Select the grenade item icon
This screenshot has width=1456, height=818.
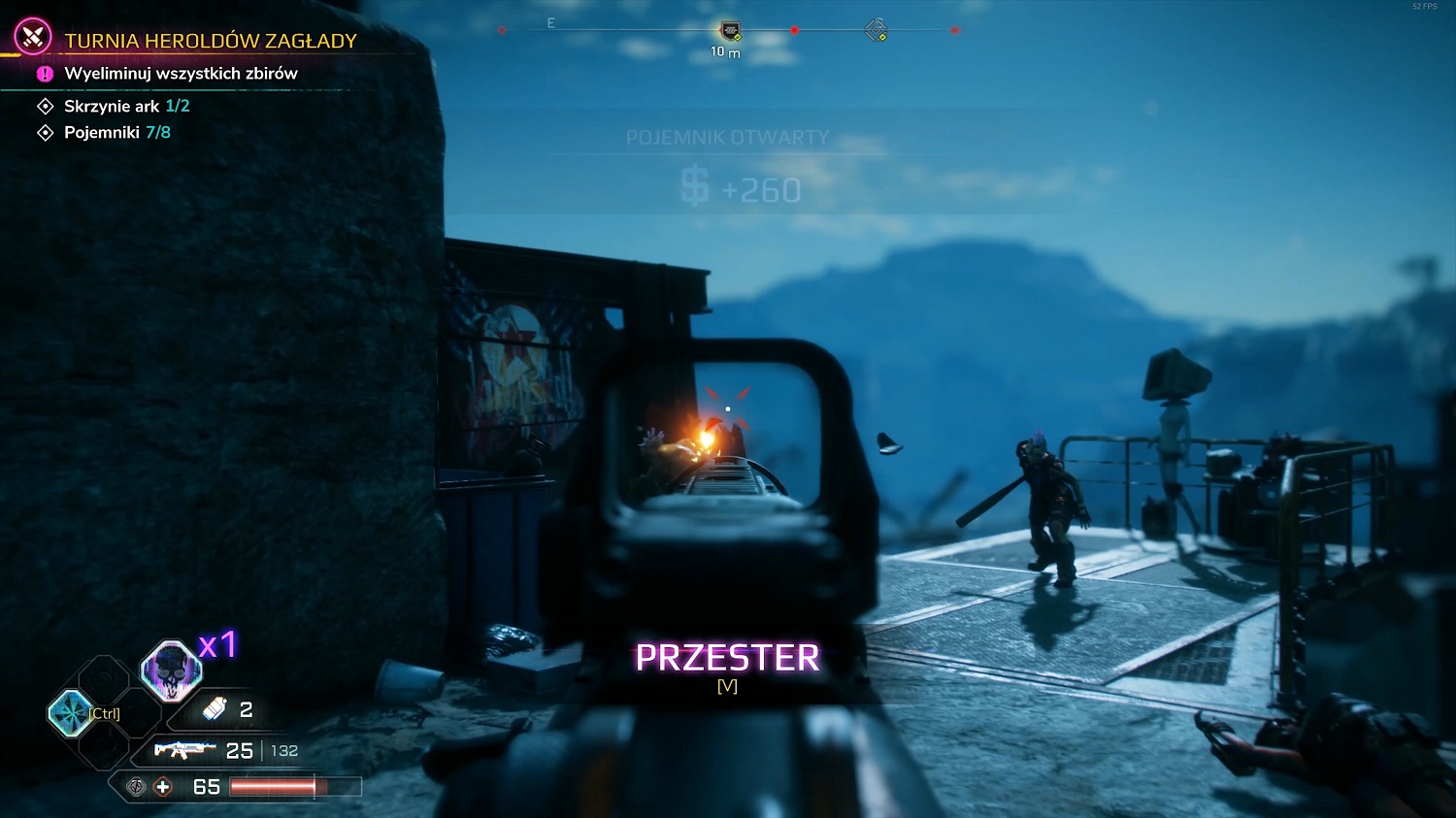(x=214, y=710)
